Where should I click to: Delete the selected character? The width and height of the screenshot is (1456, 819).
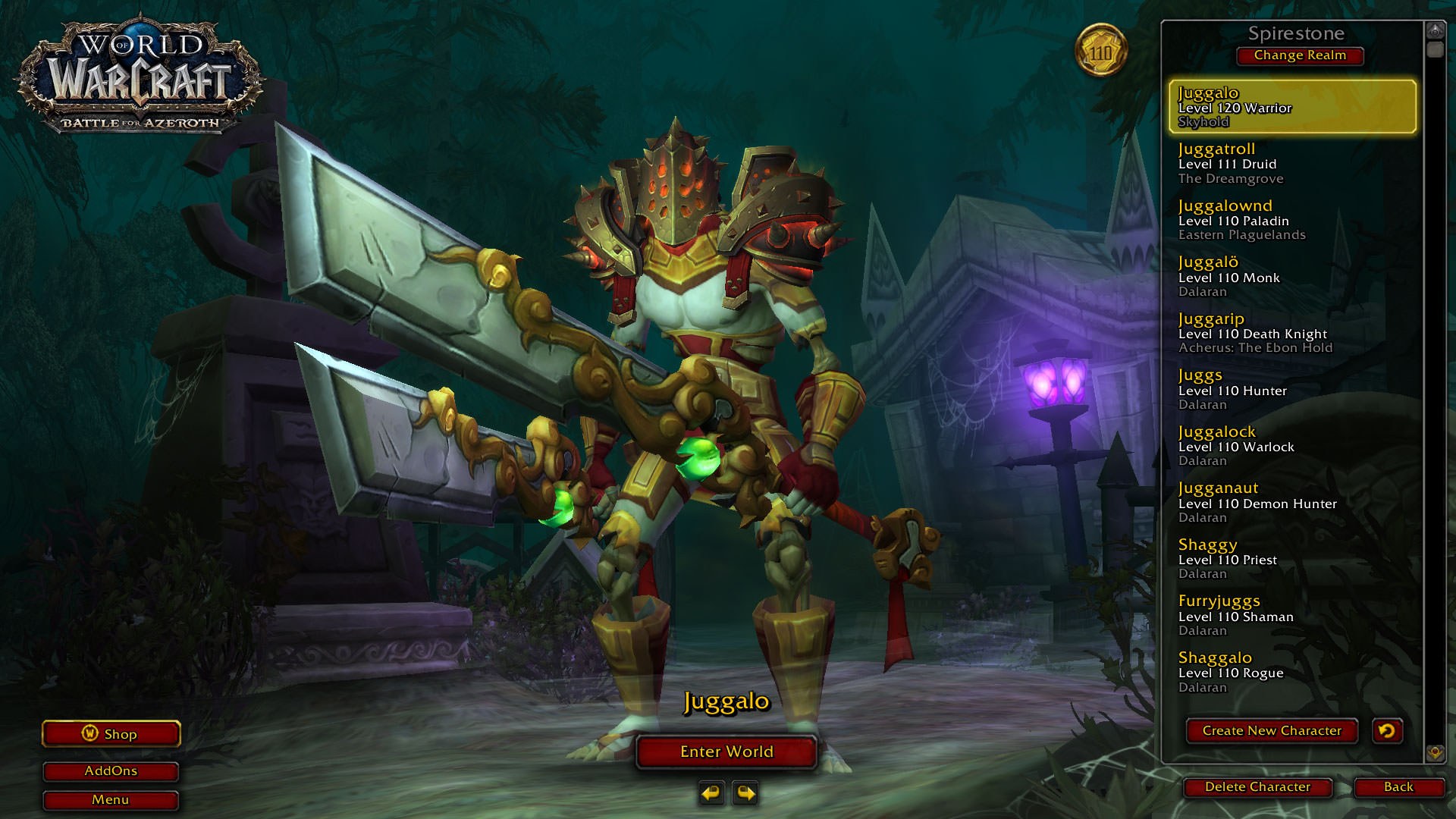tap(1257, 787)
